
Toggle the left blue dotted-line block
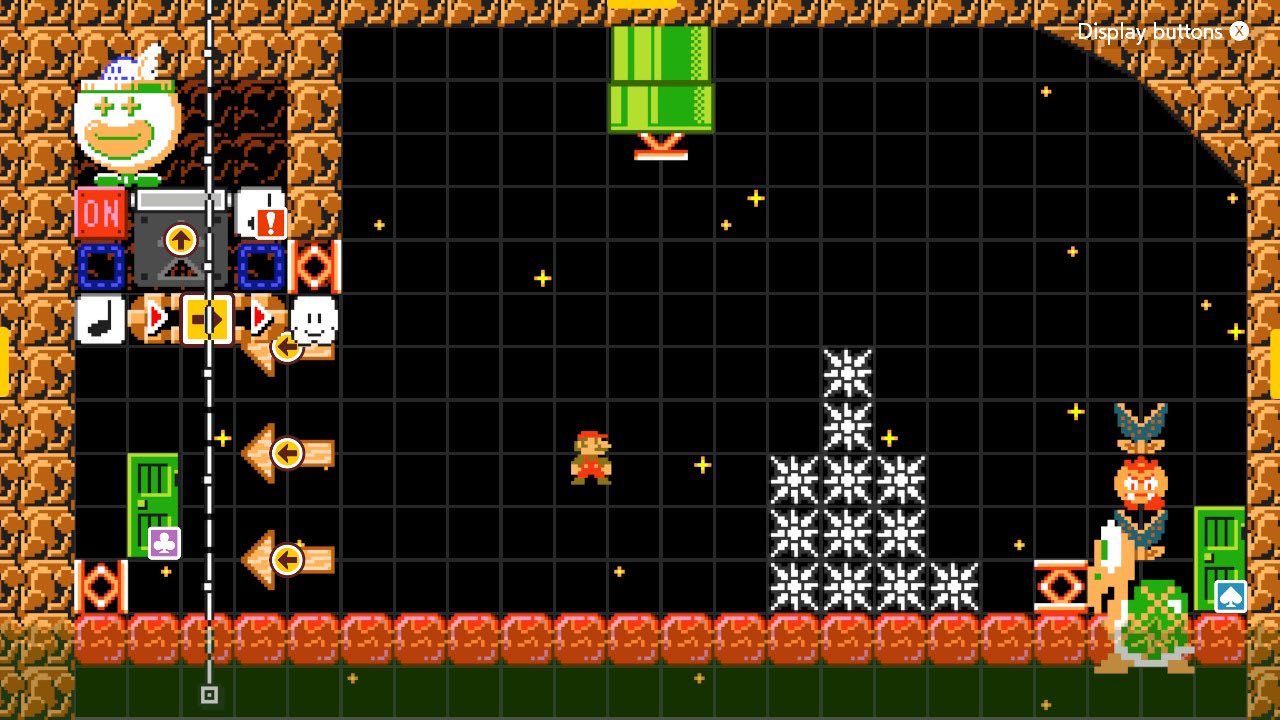[x=100, y=266]
